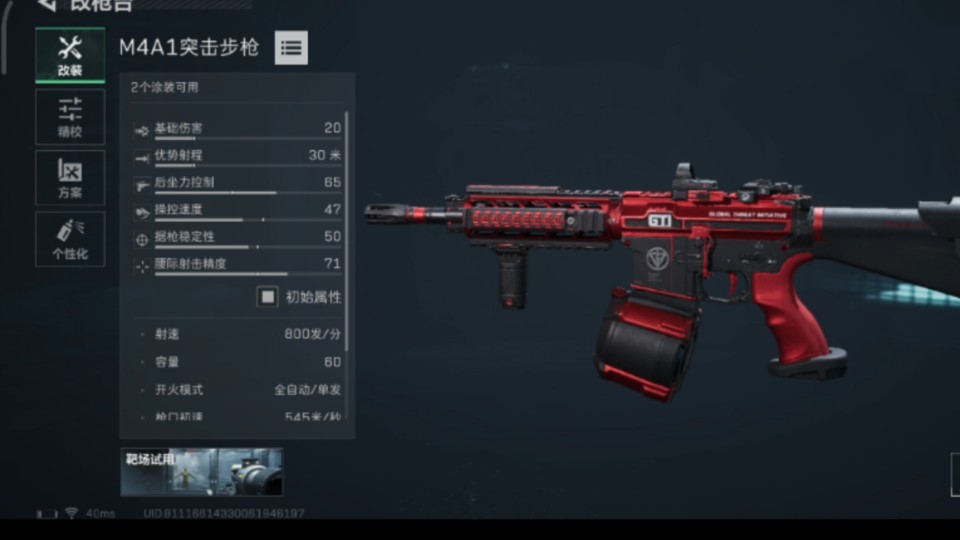Open the list menu beside M4A1突击步枪
960x540 pixels.
coord(291,47)
